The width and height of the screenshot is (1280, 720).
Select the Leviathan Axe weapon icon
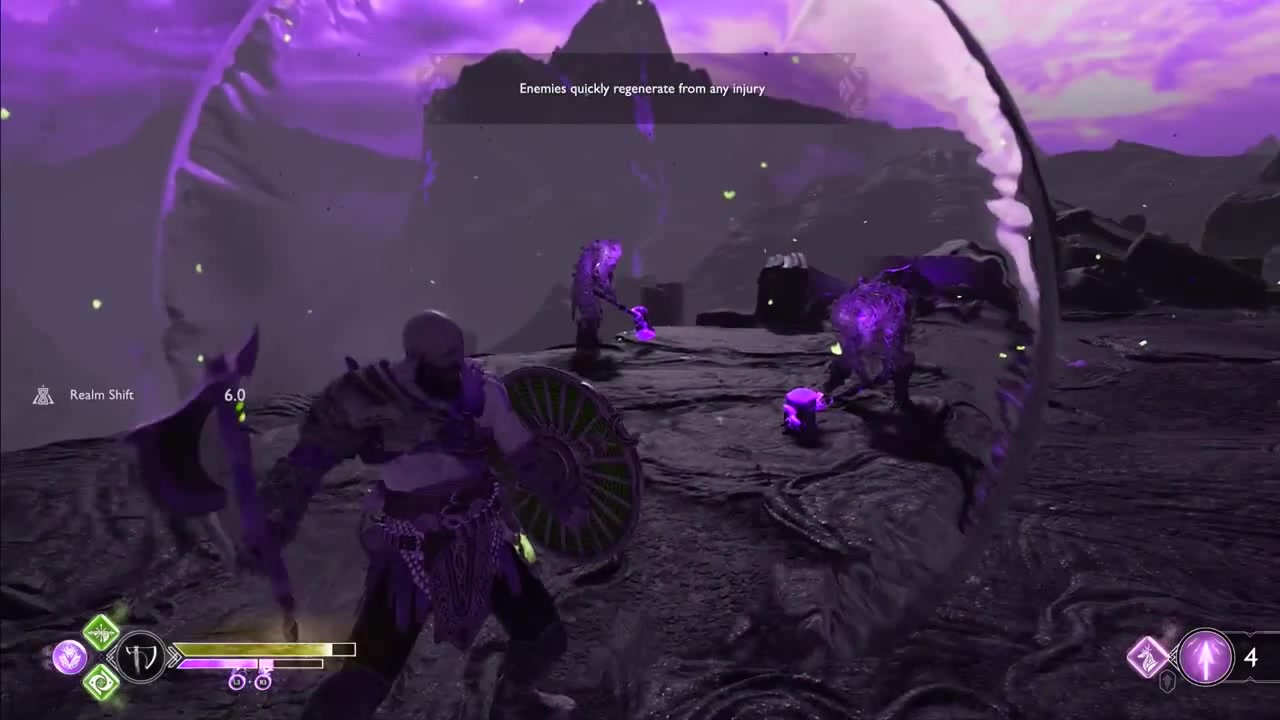tap(141, 657)
